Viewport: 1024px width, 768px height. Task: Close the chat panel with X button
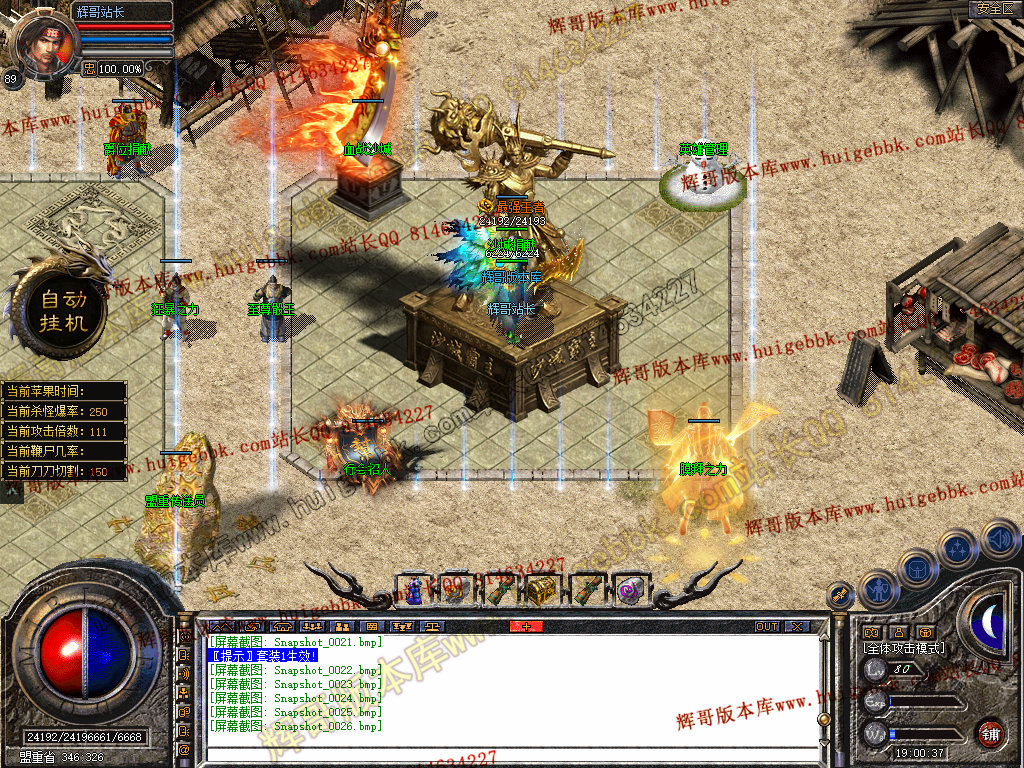pos(796,626)
